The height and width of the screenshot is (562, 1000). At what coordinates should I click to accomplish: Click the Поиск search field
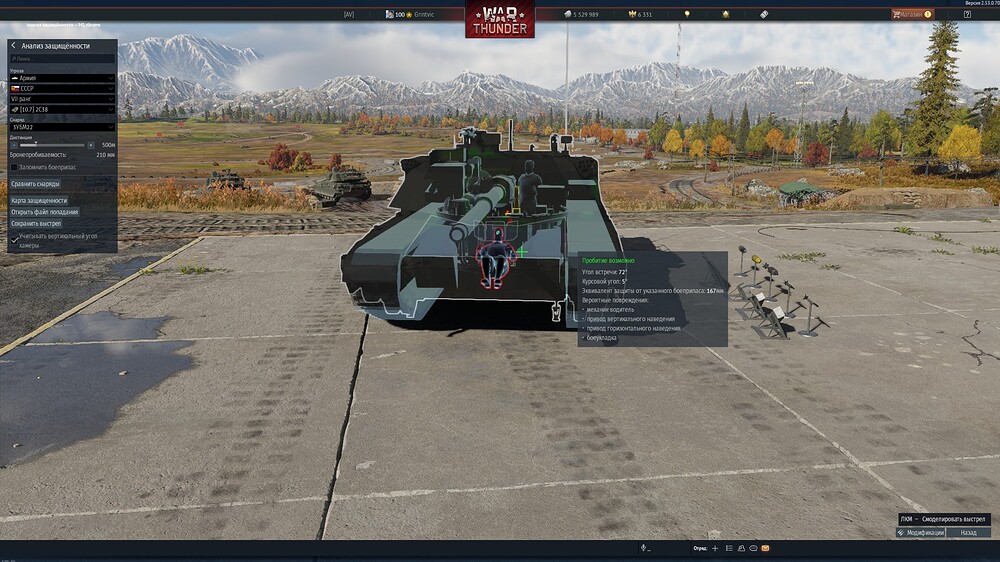pyautogui.click(x=62, y=59)
